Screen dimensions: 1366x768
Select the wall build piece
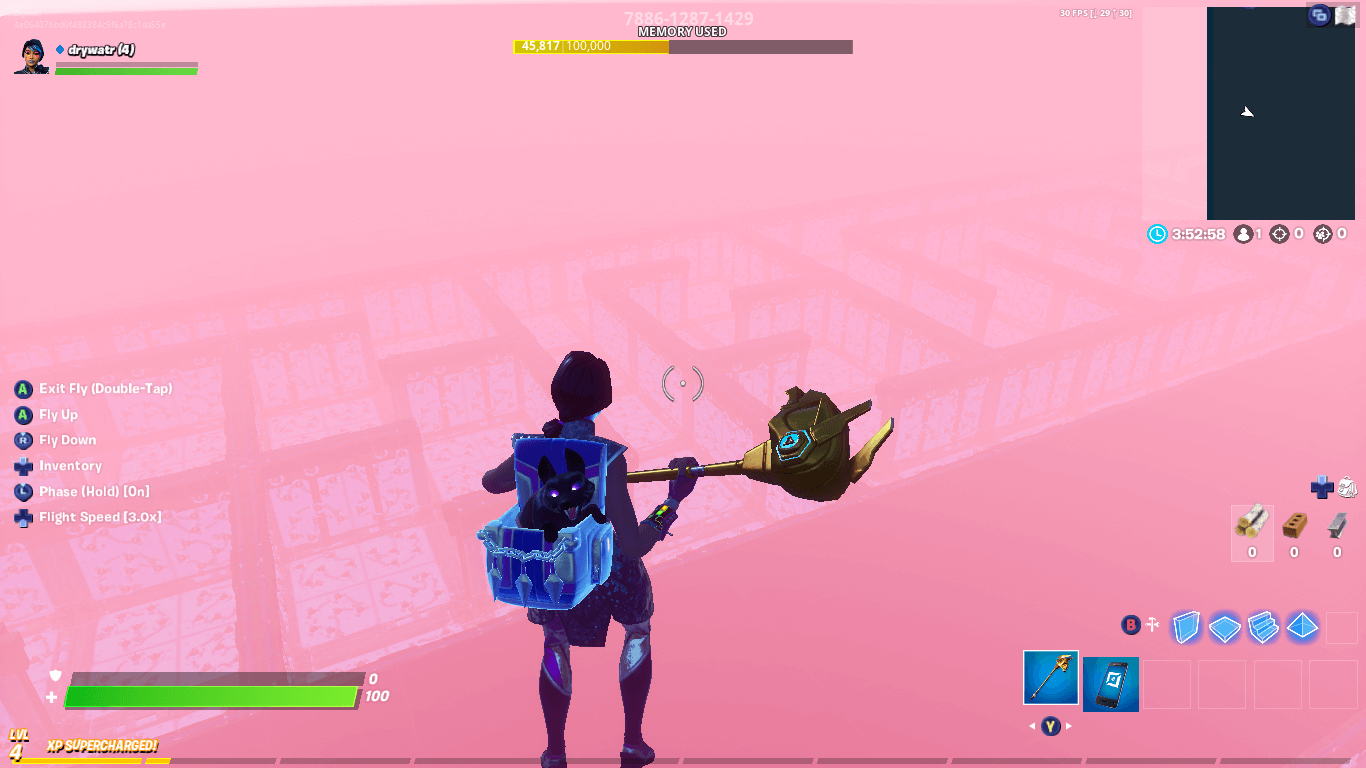click(1186, 625)
